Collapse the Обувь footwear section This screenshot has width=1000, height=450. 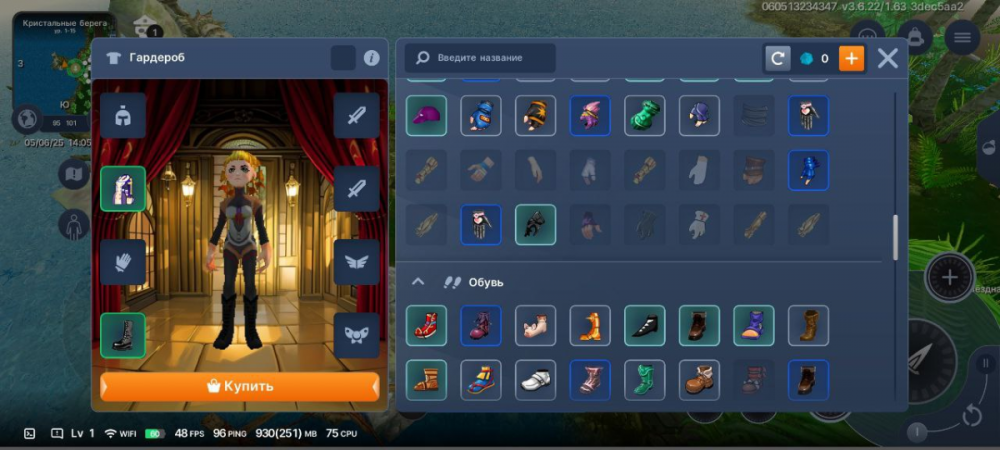(418, 282)
